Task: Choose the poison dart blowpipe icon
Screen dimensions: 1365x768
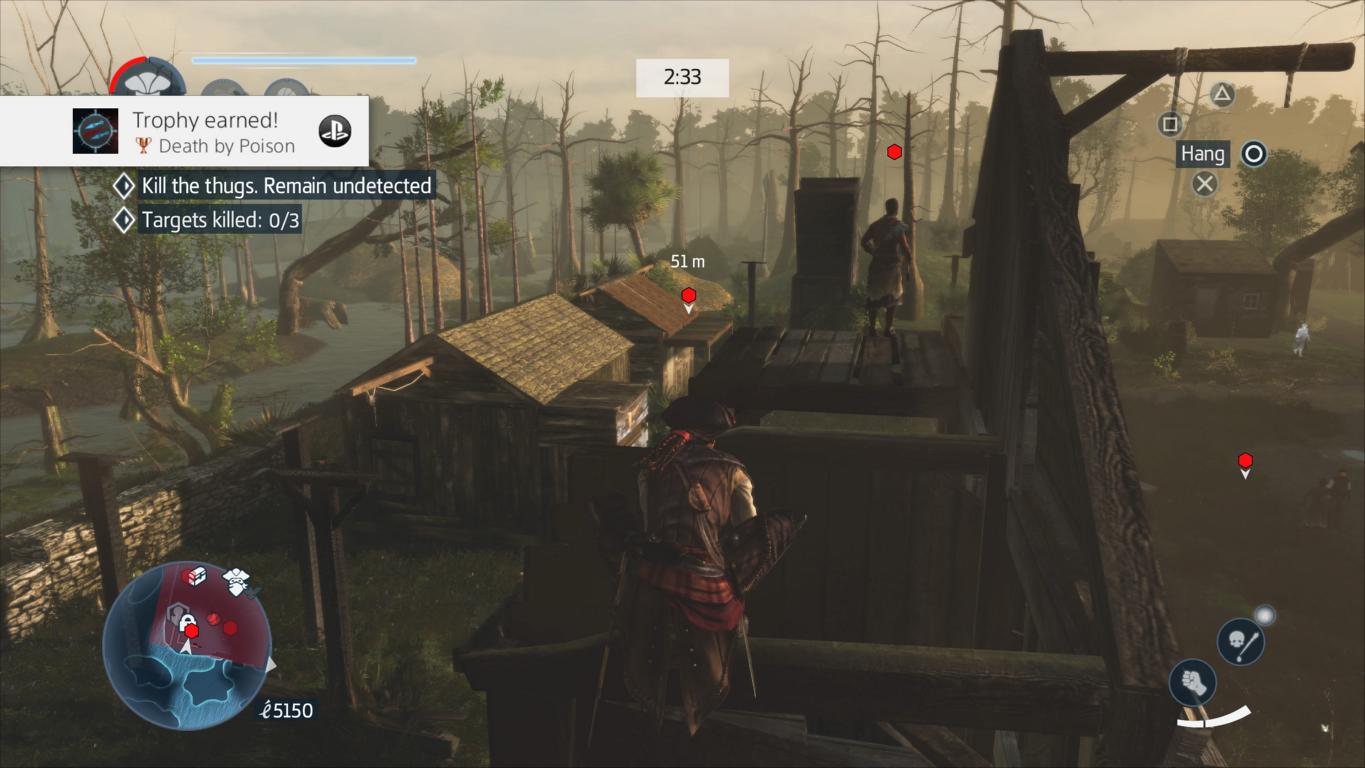Action: click(x=1240, y=641)
